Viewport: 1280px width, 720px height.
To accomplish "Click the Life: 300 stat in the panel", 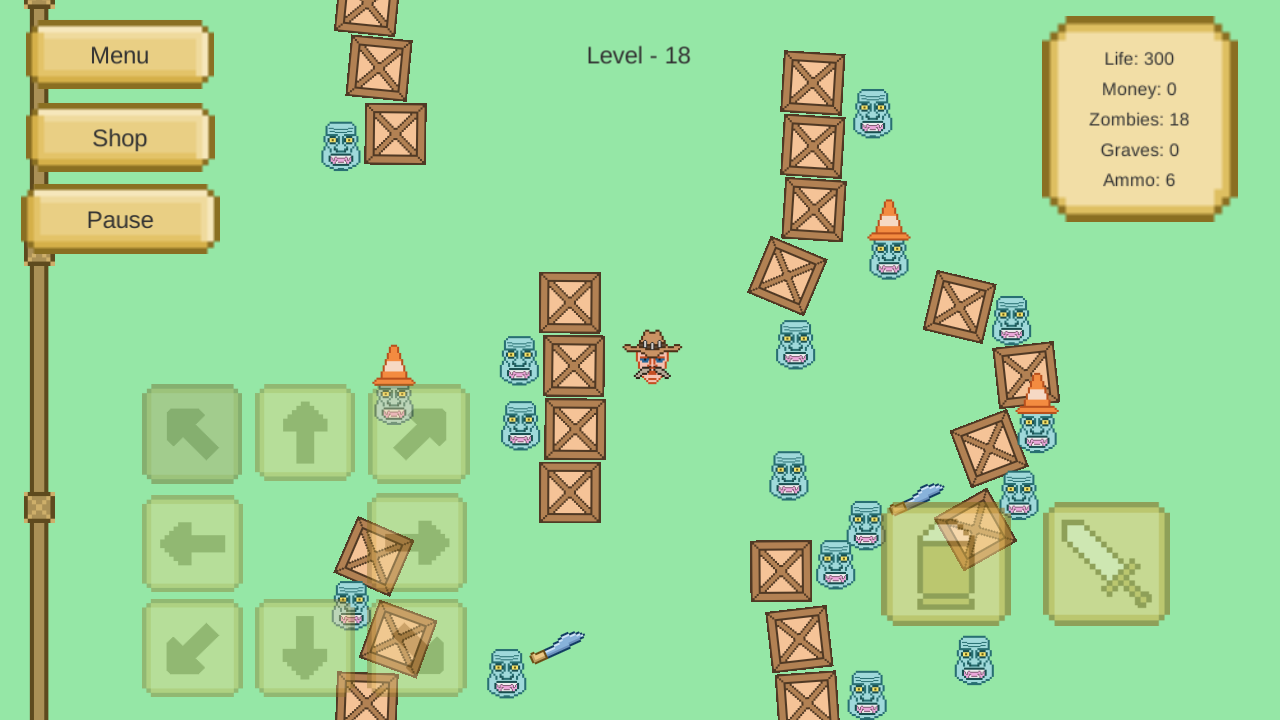I will coord(1139,58).
